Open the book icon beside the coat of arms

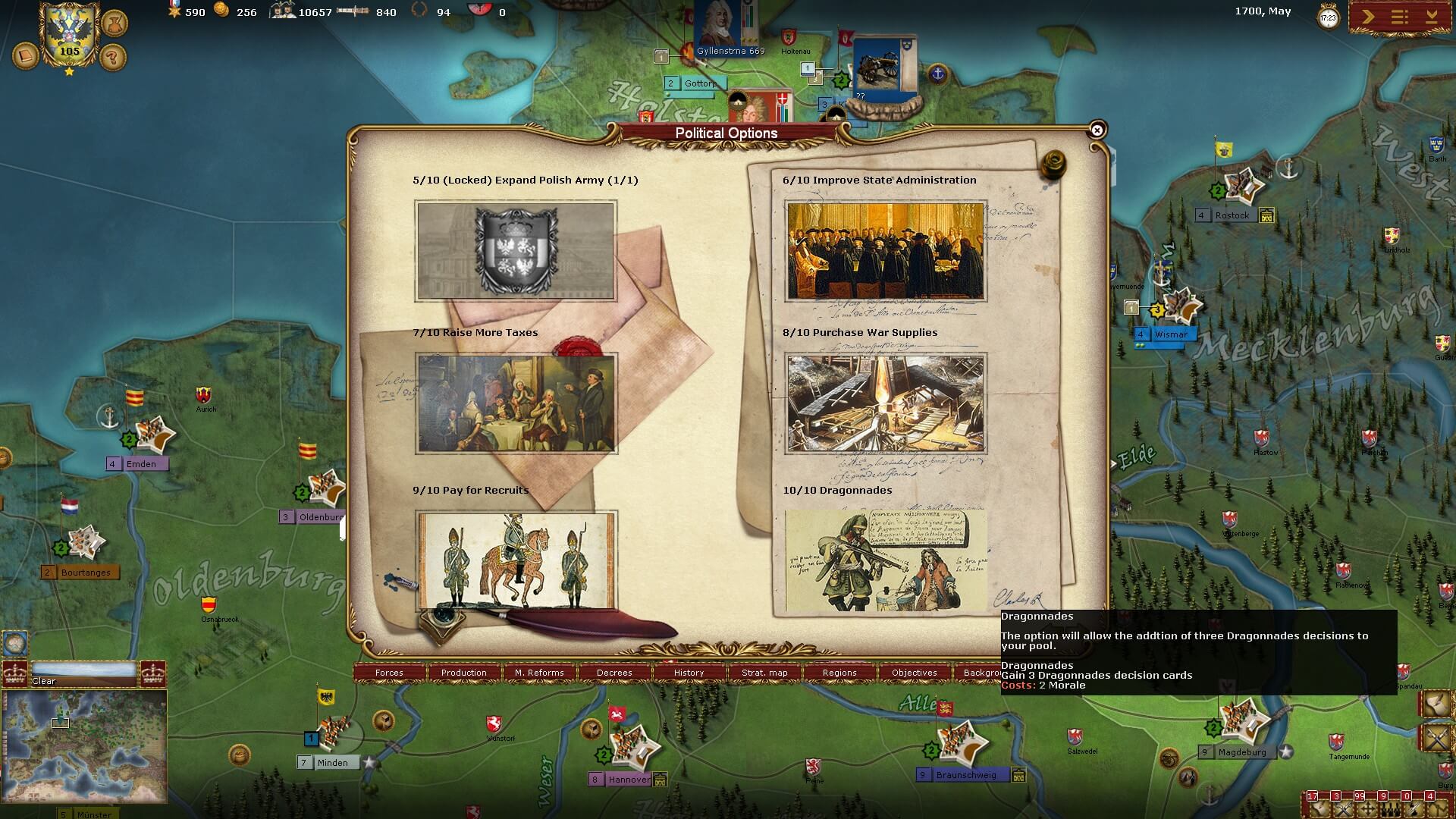coord(25,56)
